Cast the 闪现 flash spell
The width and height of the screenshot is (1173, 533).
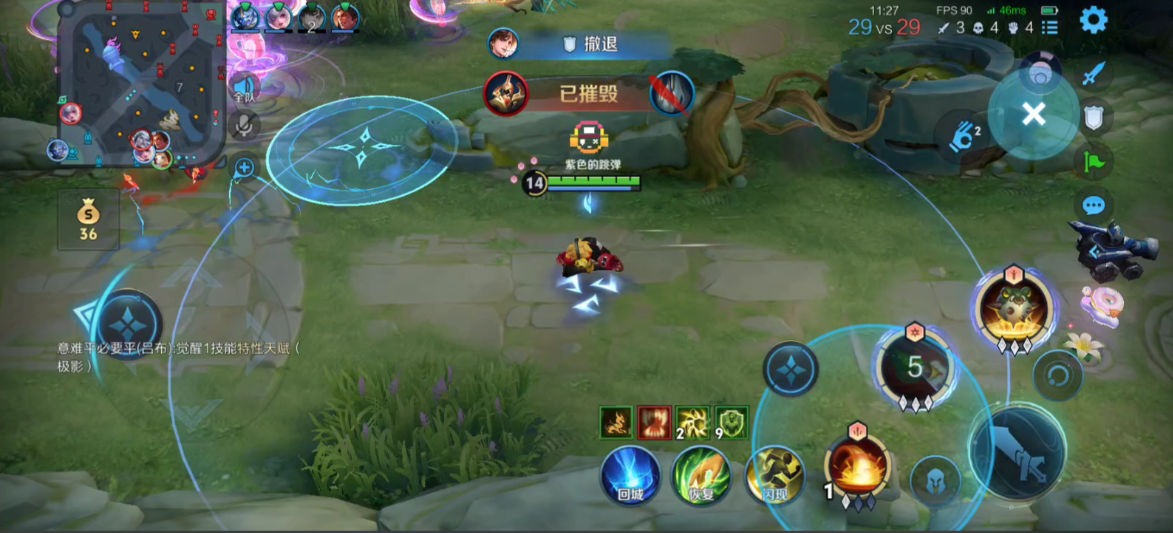click(774, 474)
